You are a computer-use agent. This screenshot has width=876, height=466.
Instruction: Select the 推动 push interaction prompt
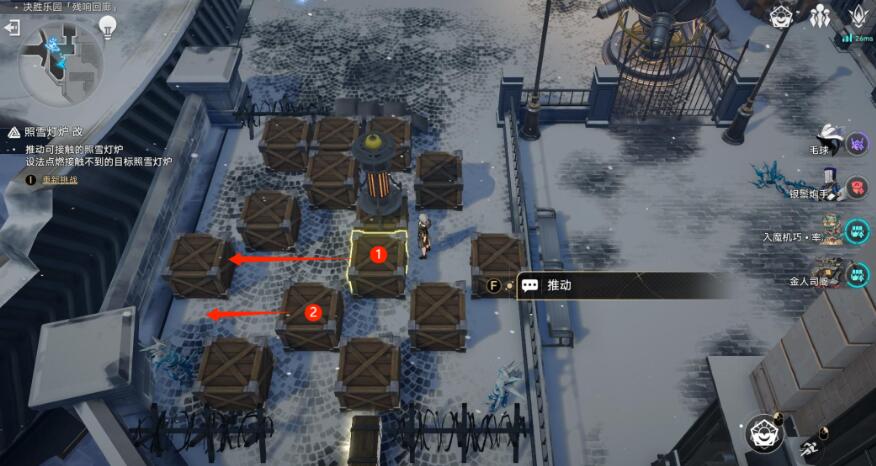[560, 285]
